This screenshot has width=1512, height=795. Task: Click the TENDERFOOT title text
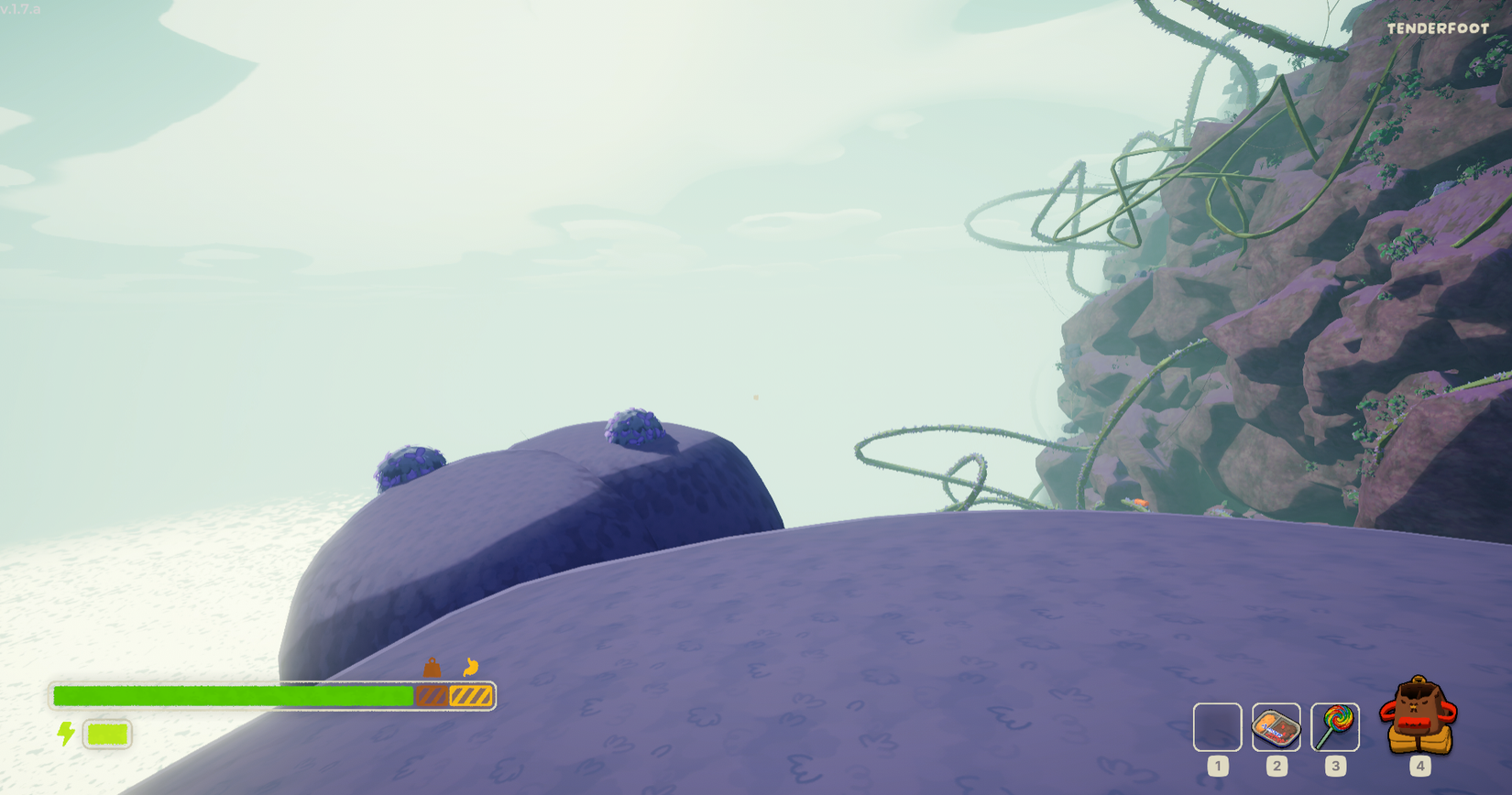pos(1440,28)
